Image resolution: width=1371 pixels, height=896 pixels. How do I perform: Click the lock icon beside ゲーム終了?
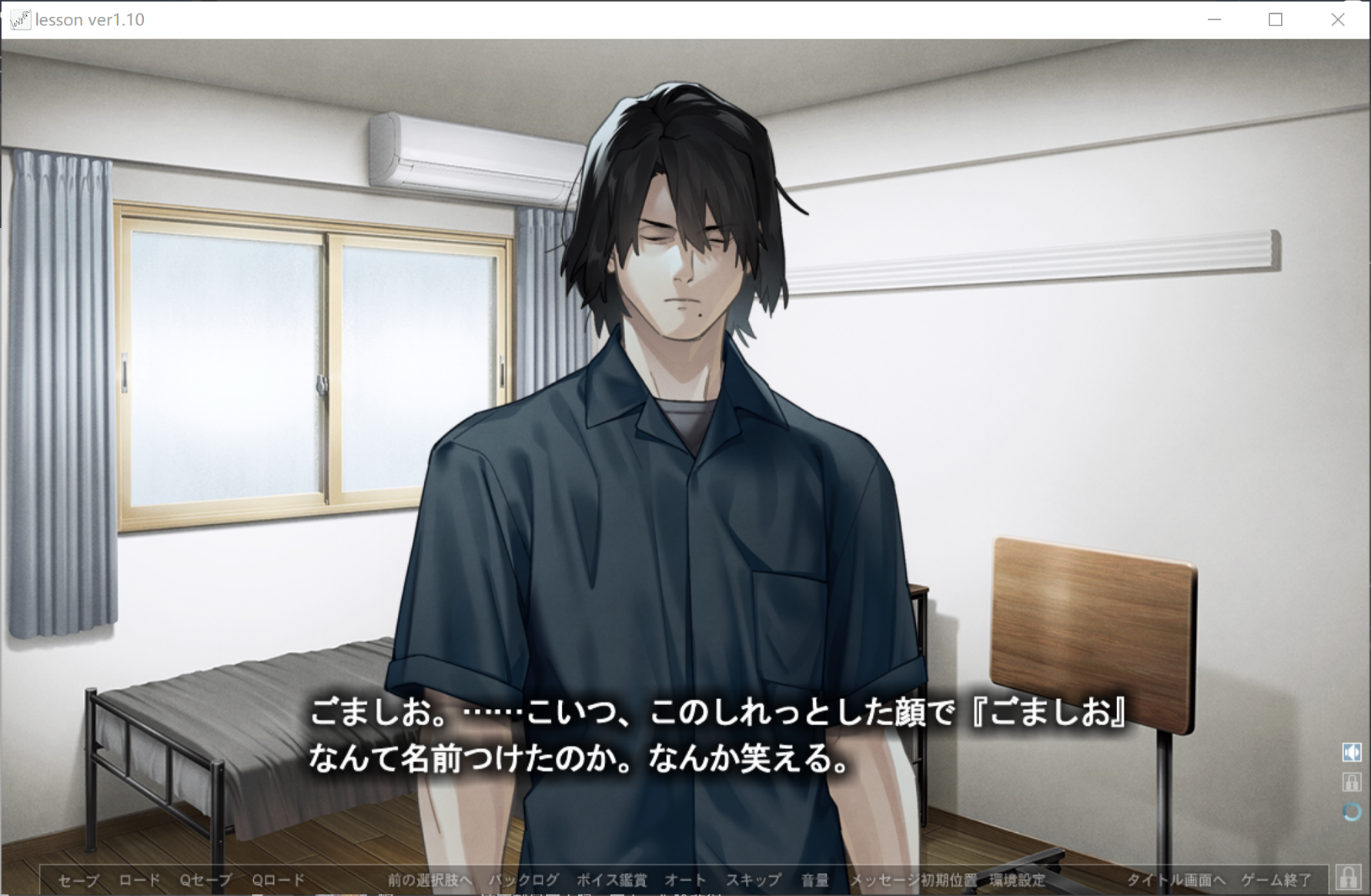pyautogui.click(x=1348, y=878)
